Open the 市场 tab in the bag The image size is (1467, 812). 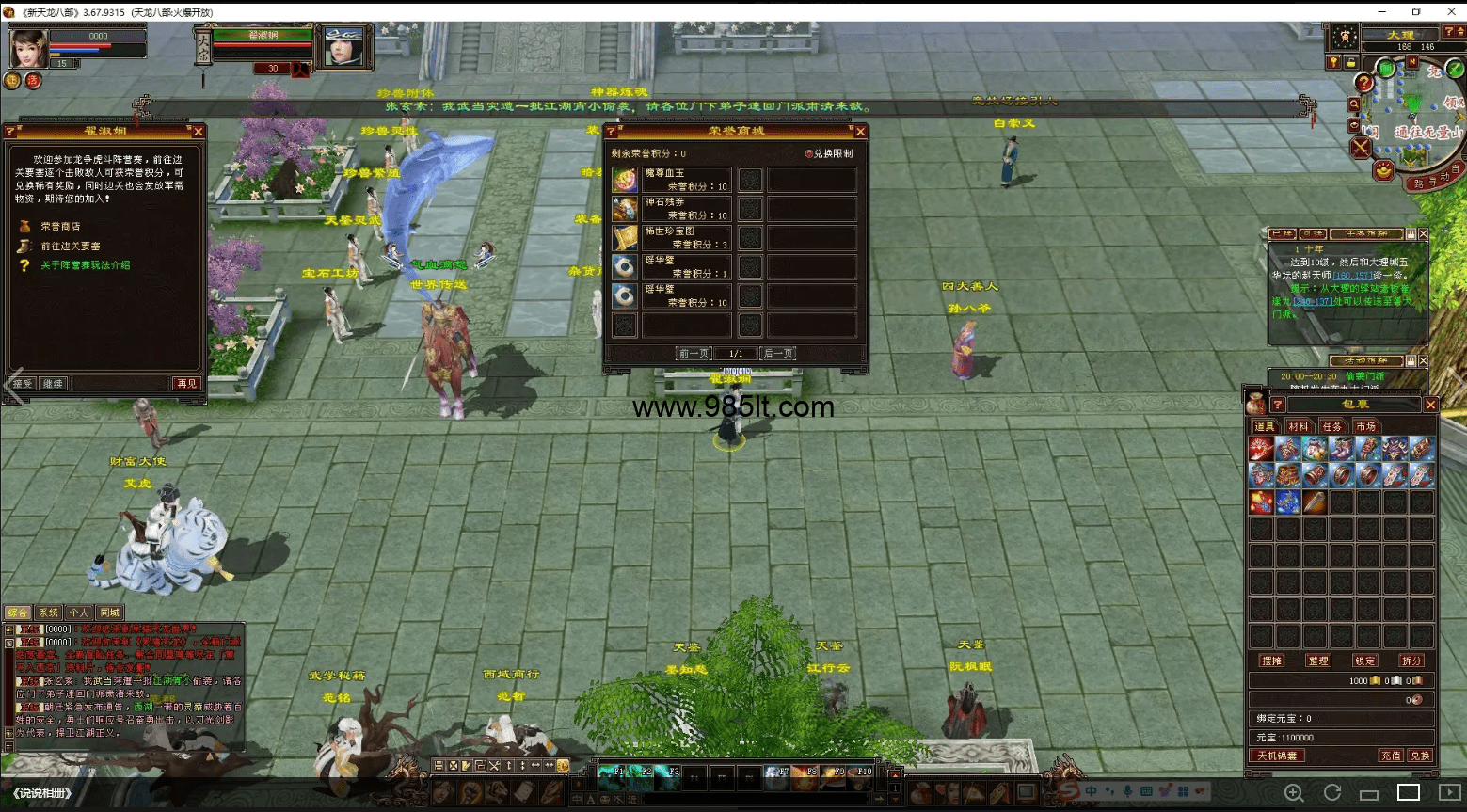pyautogui.click(x=1365, y=427)
